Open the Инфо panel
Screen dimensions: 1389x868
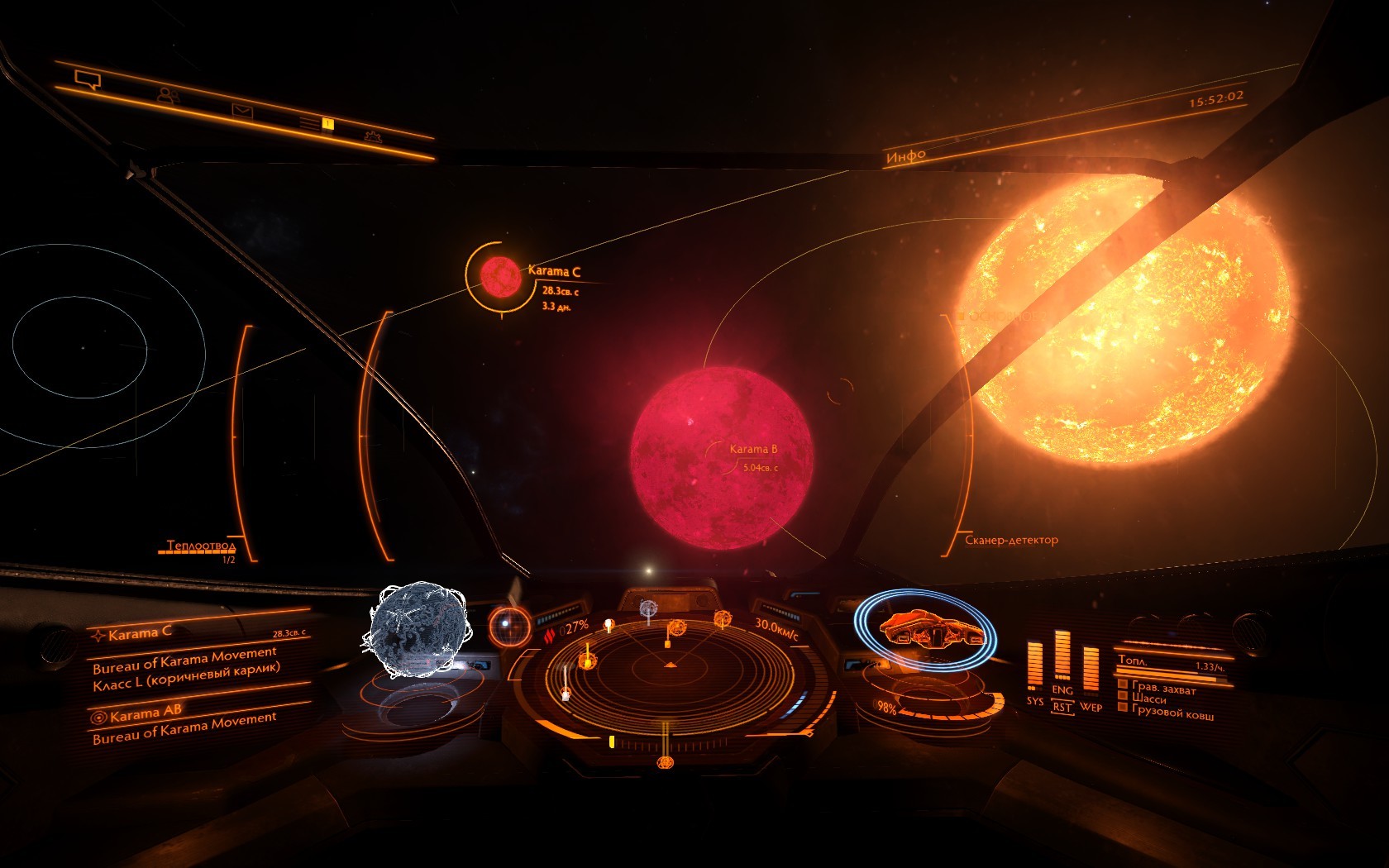(x=906, y=155)
